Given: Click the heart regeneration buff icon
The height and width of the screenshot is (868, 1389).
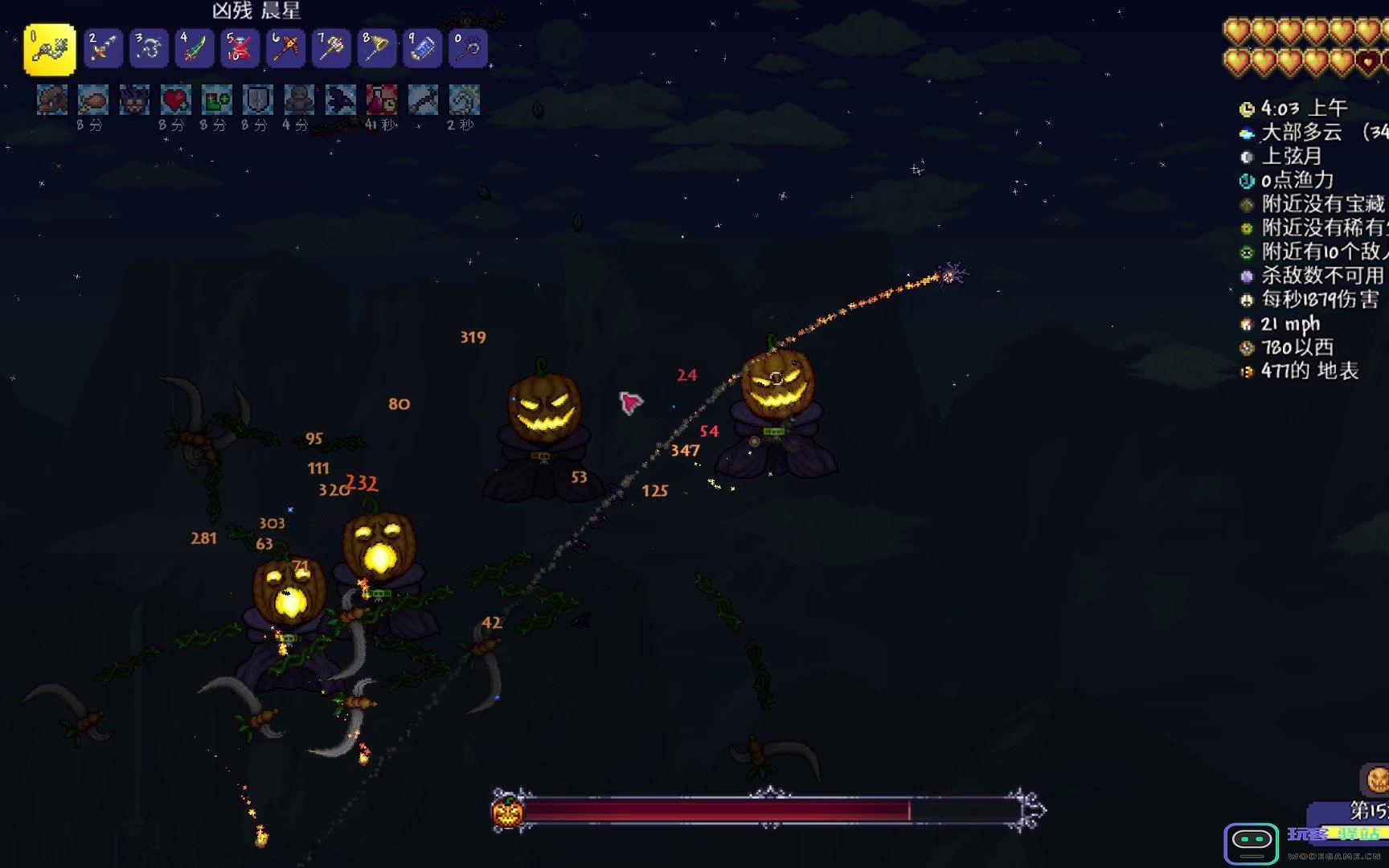Looking at the screenshot, I should pos(175,100).
